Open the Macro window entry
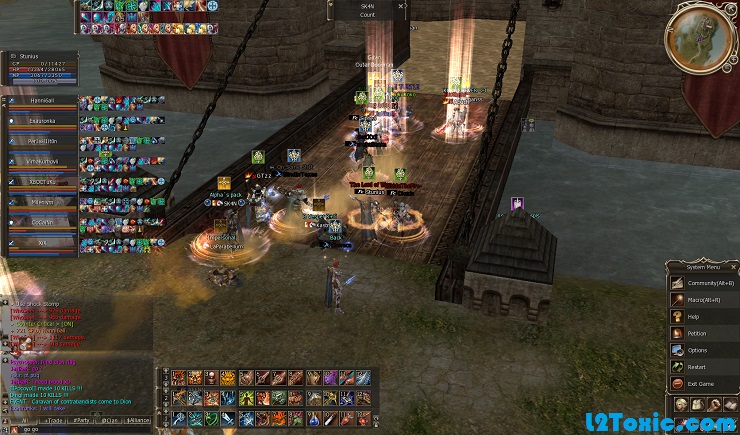 (703, 300)
